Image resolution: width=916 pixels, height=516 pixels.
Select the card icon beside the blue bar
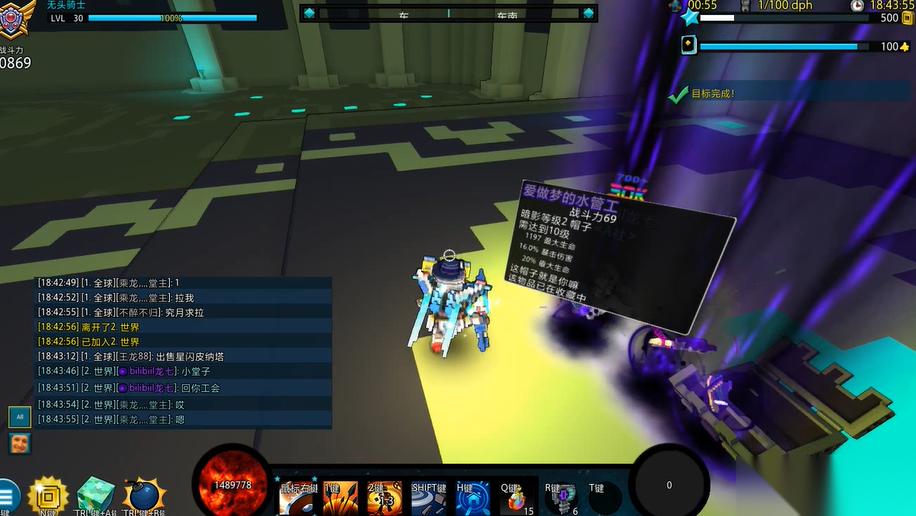[x=688, y=45]
